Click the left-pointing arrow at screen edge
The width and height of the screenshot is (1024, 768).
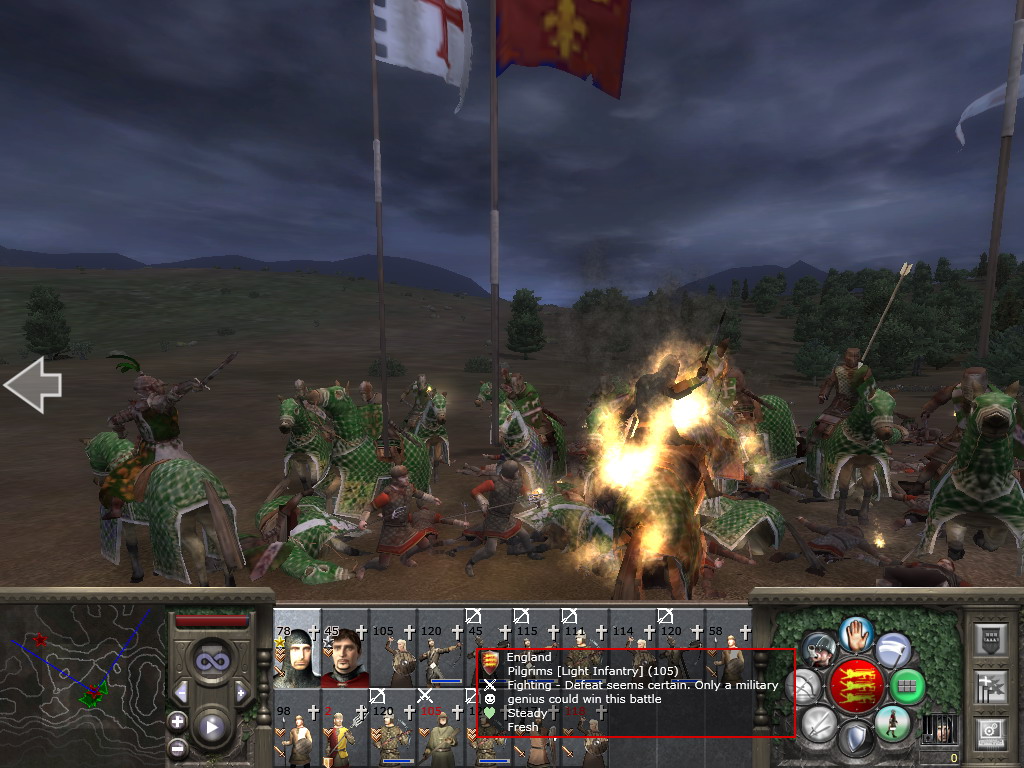pyautogui.click(x=33, y=385)
